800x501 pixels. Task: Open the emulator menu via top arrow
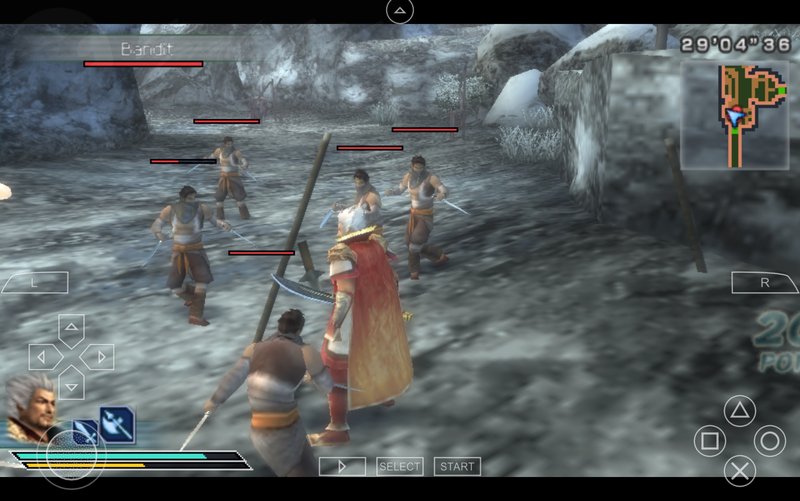[399, 11]
